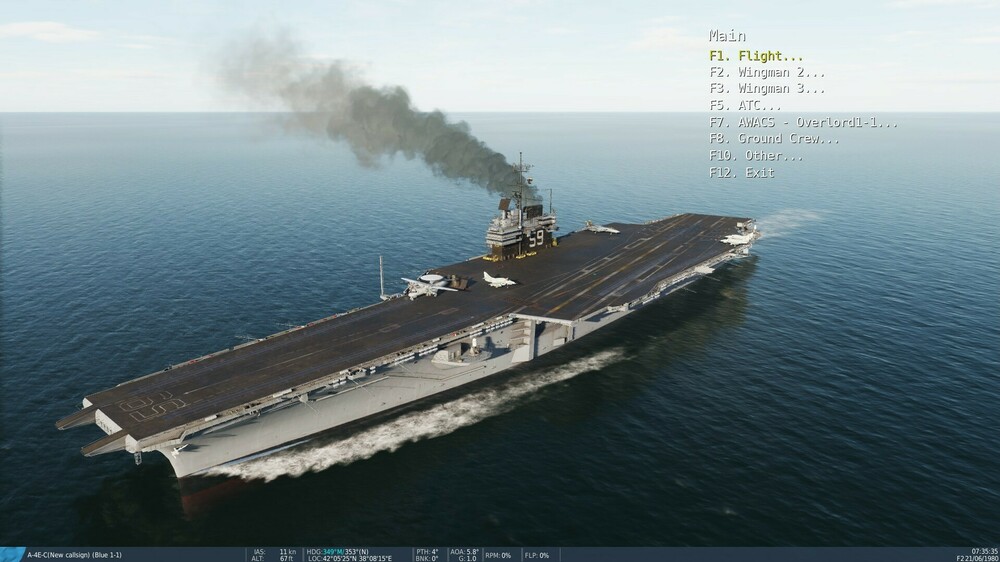Select the Flight option in the radio menu
Screen dimensions: 1000x562
(756, 56)
